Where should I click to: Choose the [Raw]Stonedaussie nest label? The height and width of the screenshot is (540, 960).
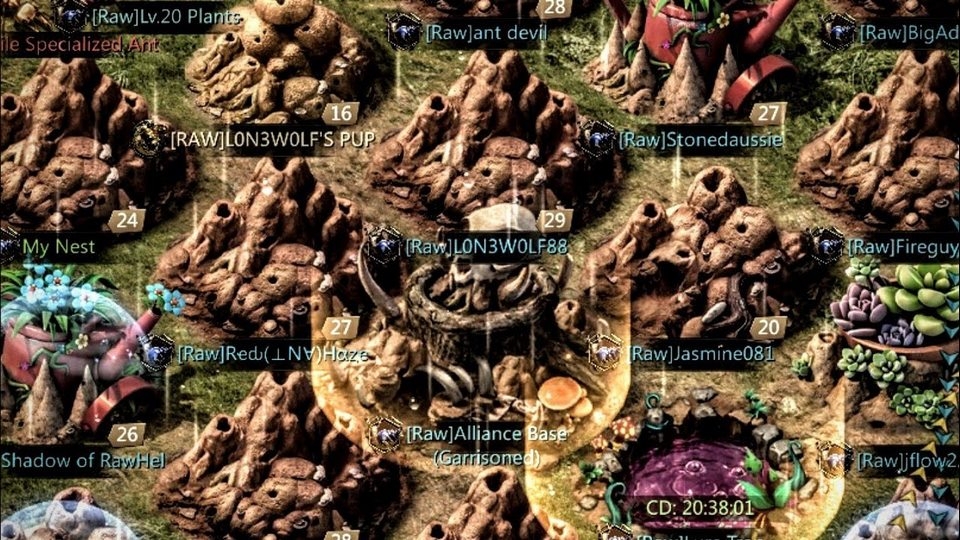point(699,140)
